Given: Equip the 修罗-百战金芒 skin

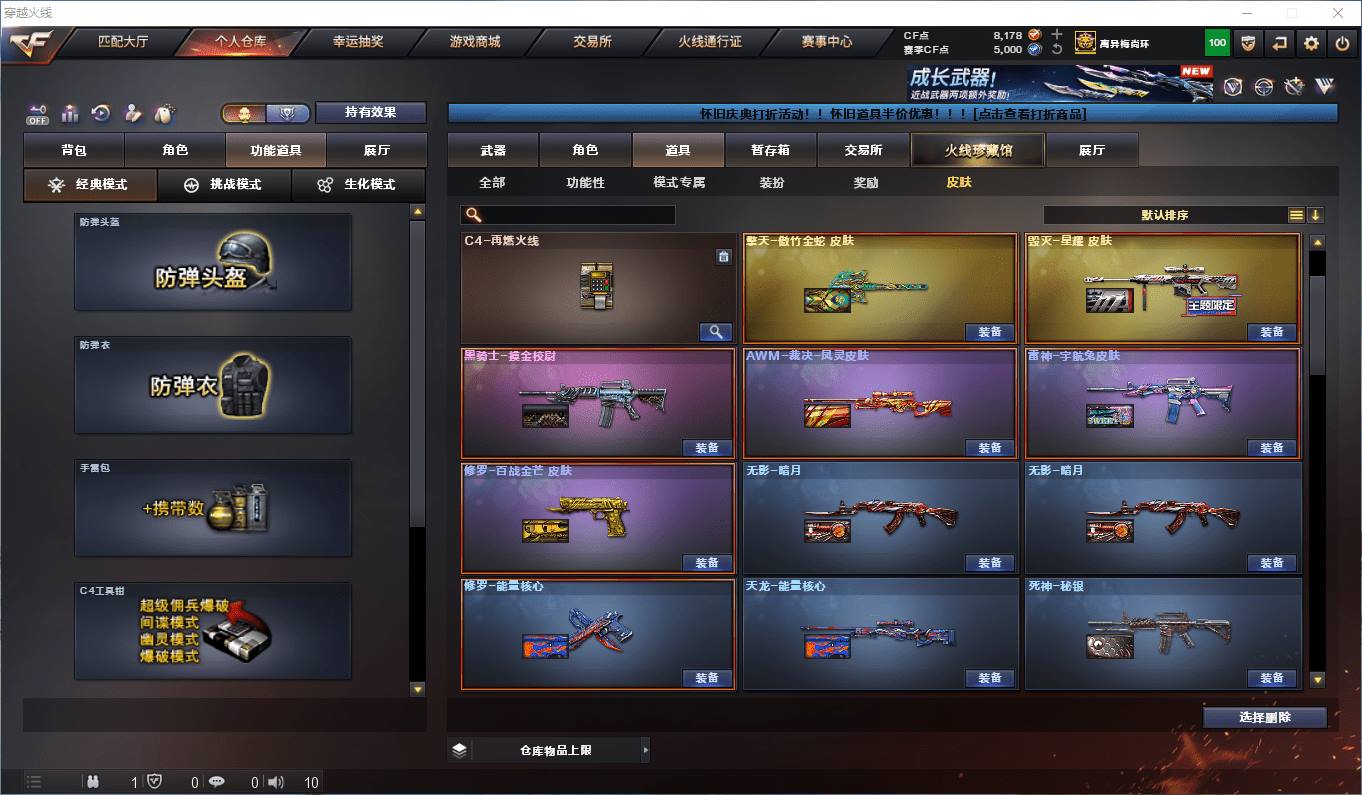Looking at the screenshot, I should 707,563.
